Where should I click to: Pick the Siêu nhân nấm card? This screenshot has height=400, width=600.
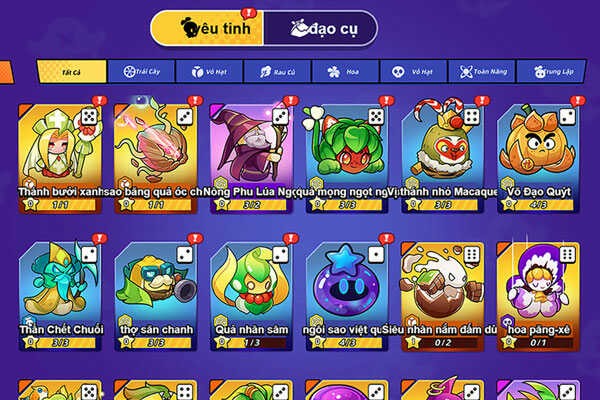(442, 292)
